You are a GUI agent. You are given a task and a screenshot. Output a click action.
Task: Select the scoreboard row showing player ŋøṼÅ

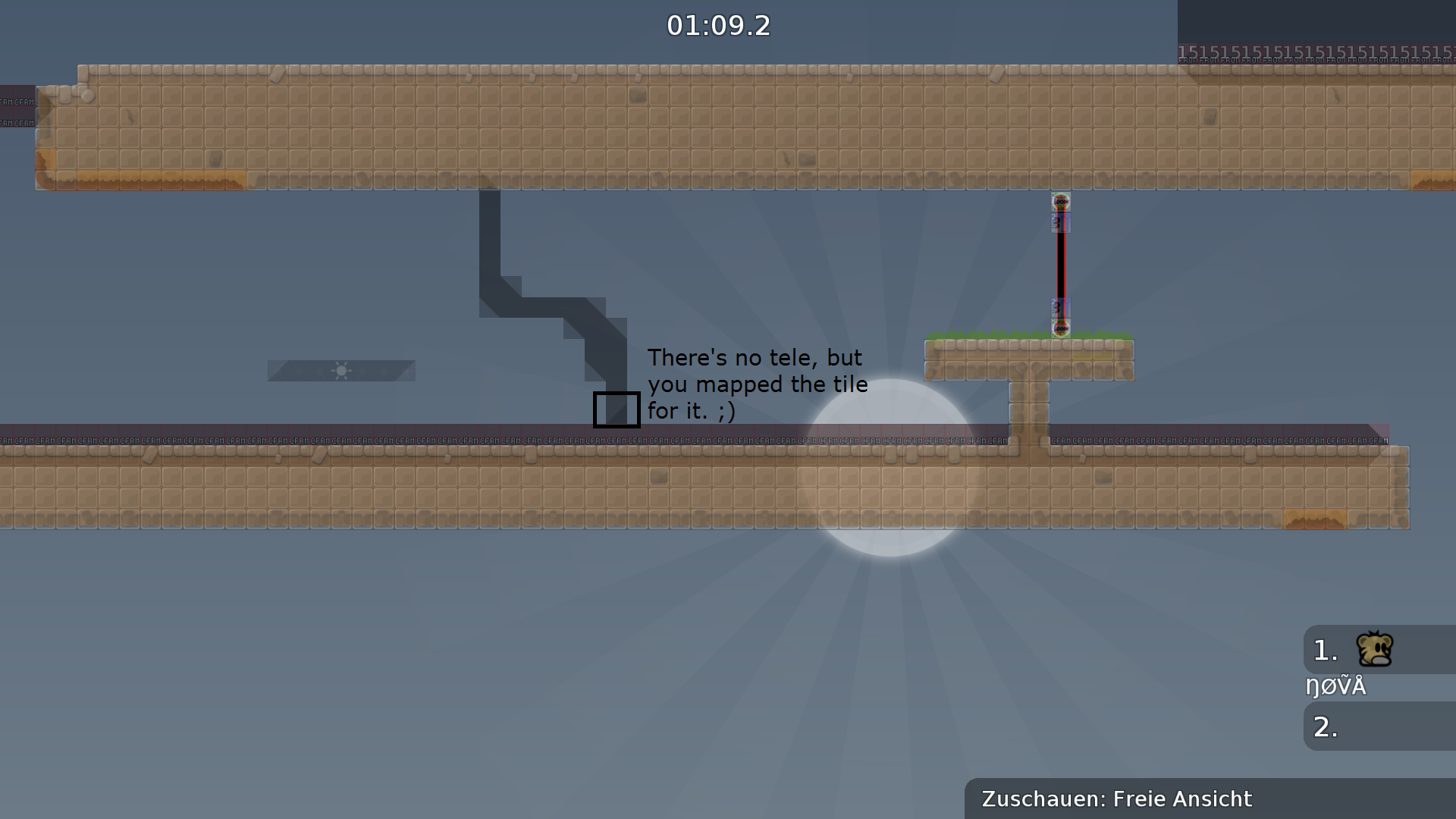point(1337,685)
